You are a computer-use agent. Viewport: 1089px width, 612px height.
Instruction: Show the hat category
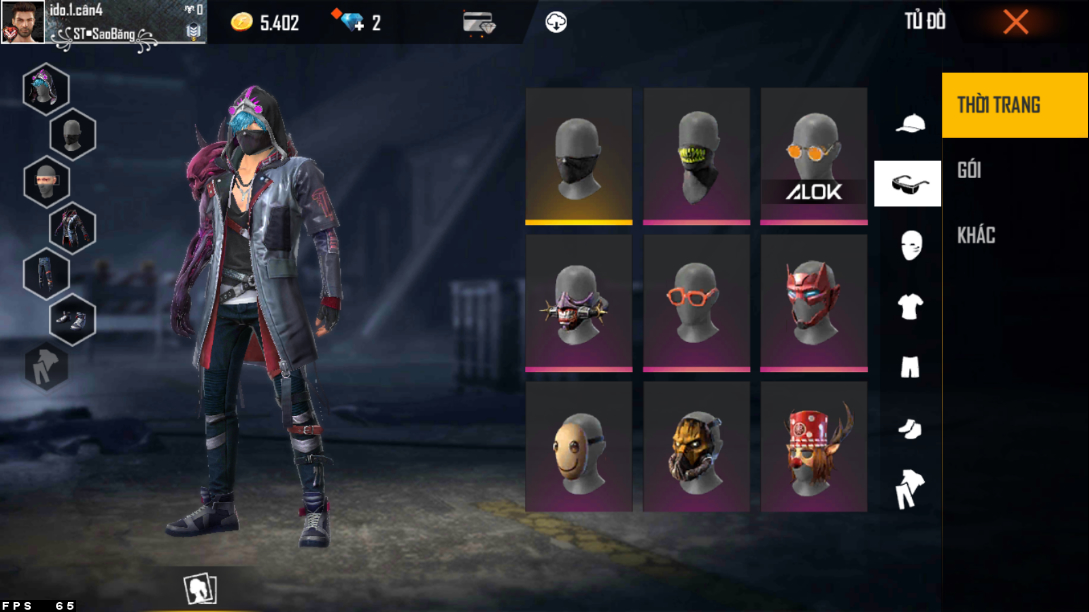(x=909, y=123)
